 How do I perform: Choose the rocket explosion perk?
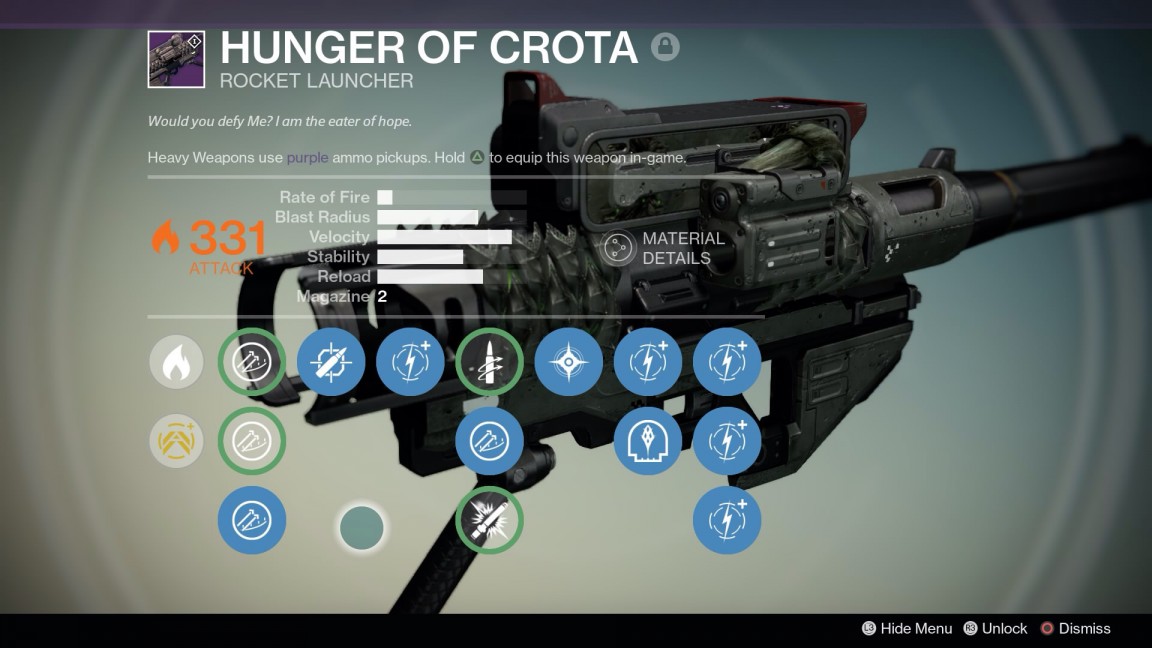pos(489,520)
